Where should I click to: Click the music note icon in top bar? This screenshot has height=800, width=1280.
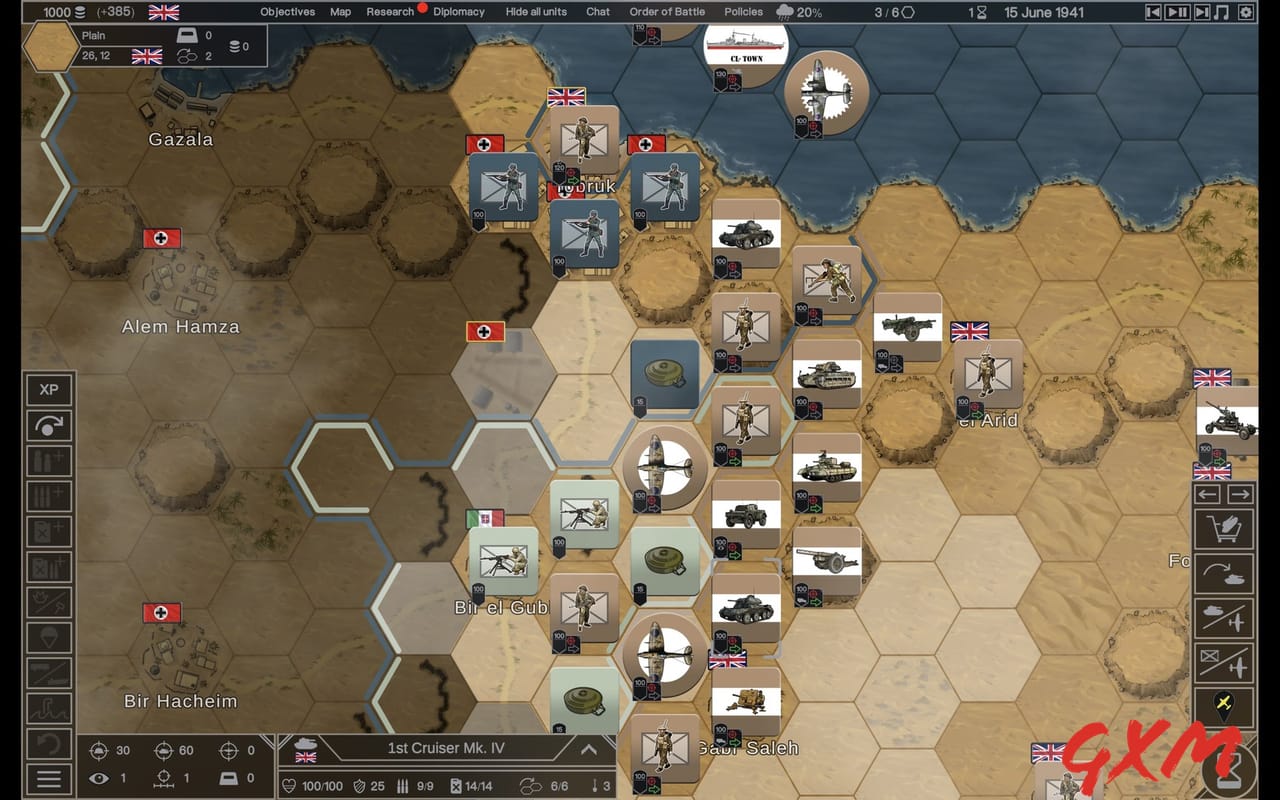(1221, 13)
